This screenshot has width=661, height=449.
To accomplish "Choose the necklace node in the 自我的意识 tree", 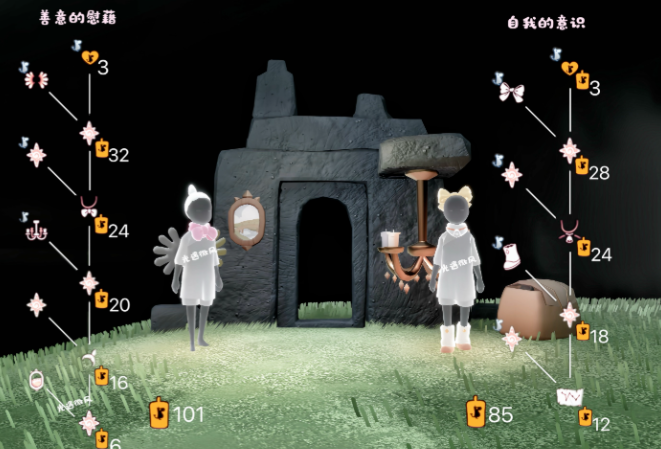I will tap(569, 232).
